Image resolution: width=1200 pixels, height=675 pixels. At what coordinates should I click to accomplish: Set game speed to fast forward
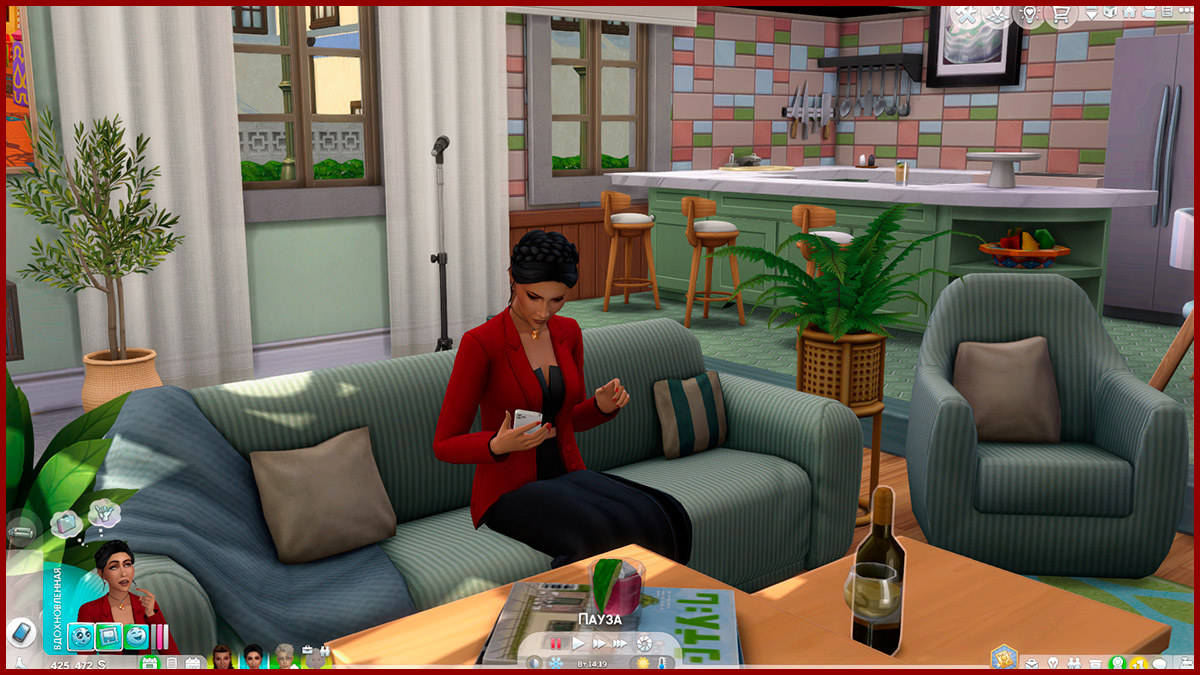coord(599,643)
